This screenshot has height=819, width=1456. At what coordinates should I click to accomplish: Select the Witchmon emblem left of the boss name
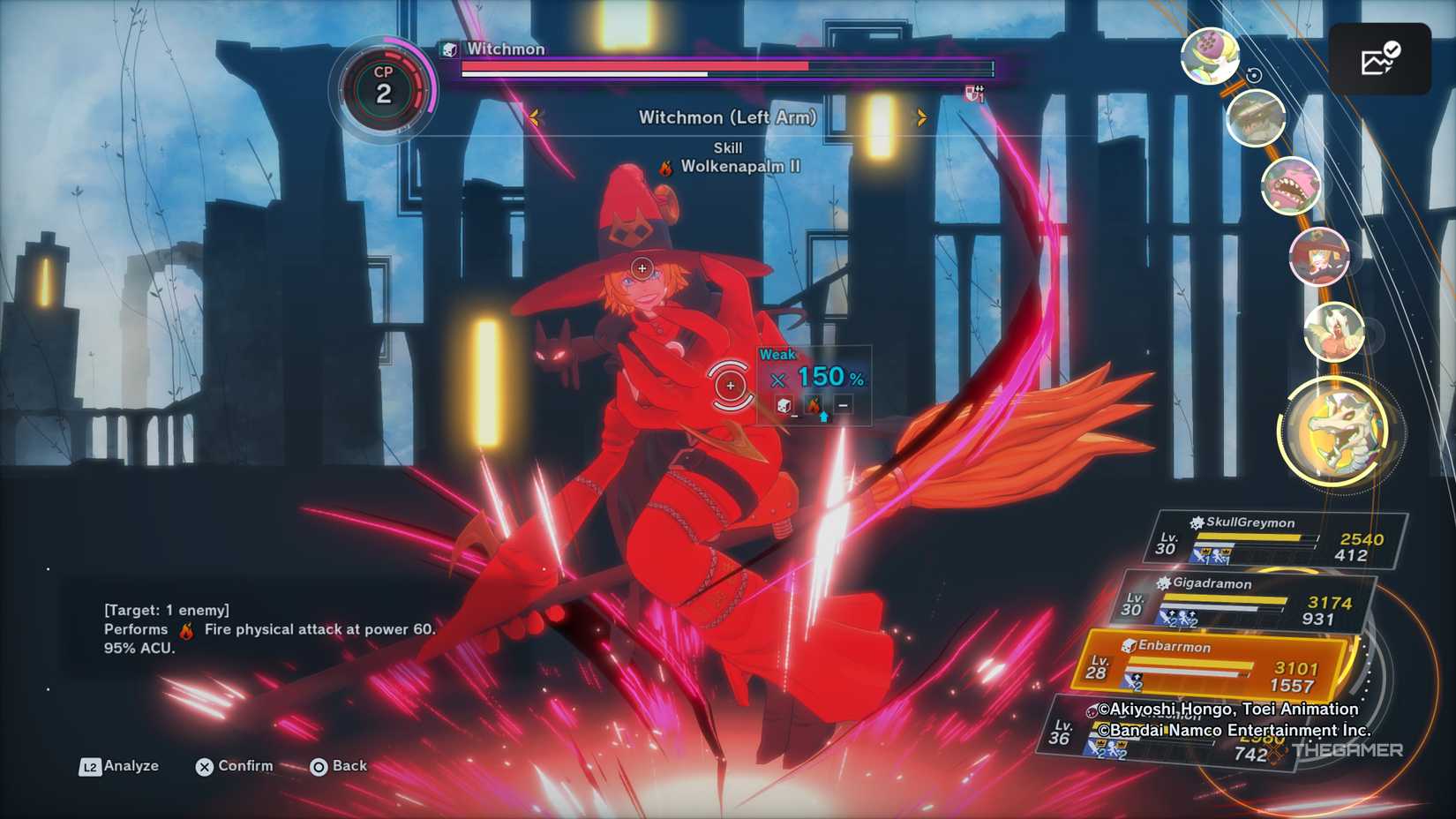449,49
